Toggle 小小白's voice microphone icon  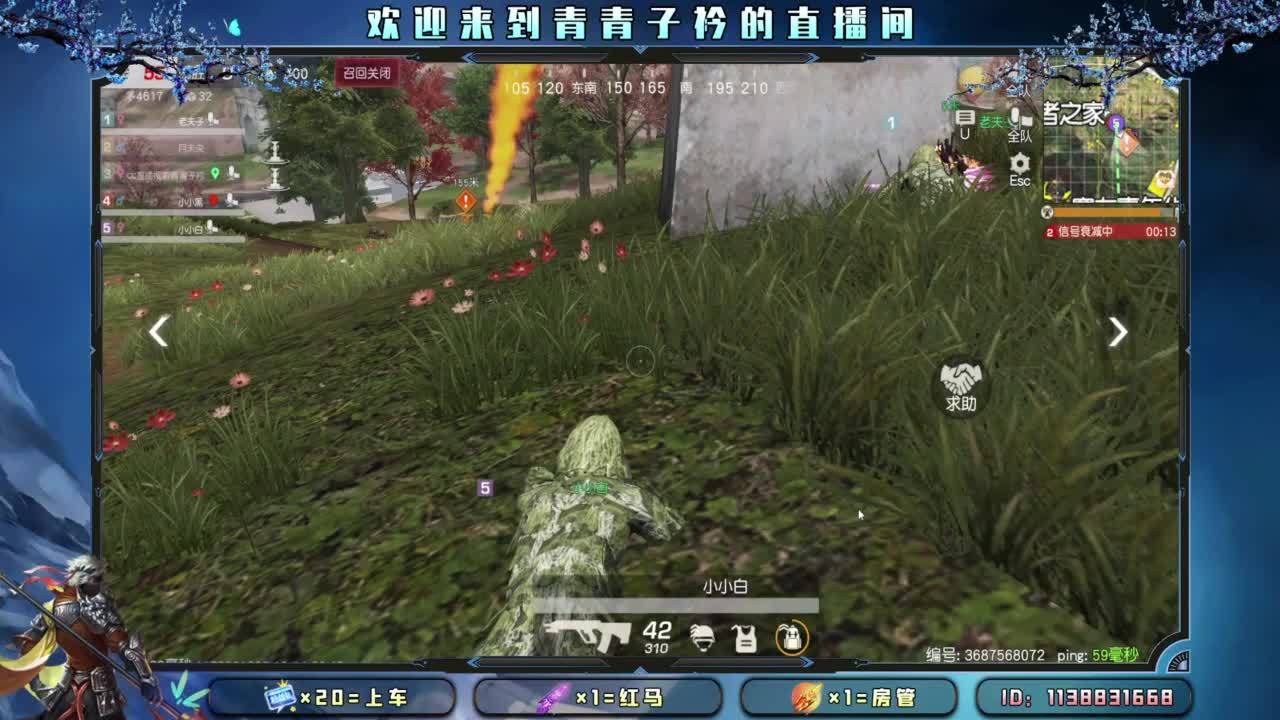[x=211, y=227]
